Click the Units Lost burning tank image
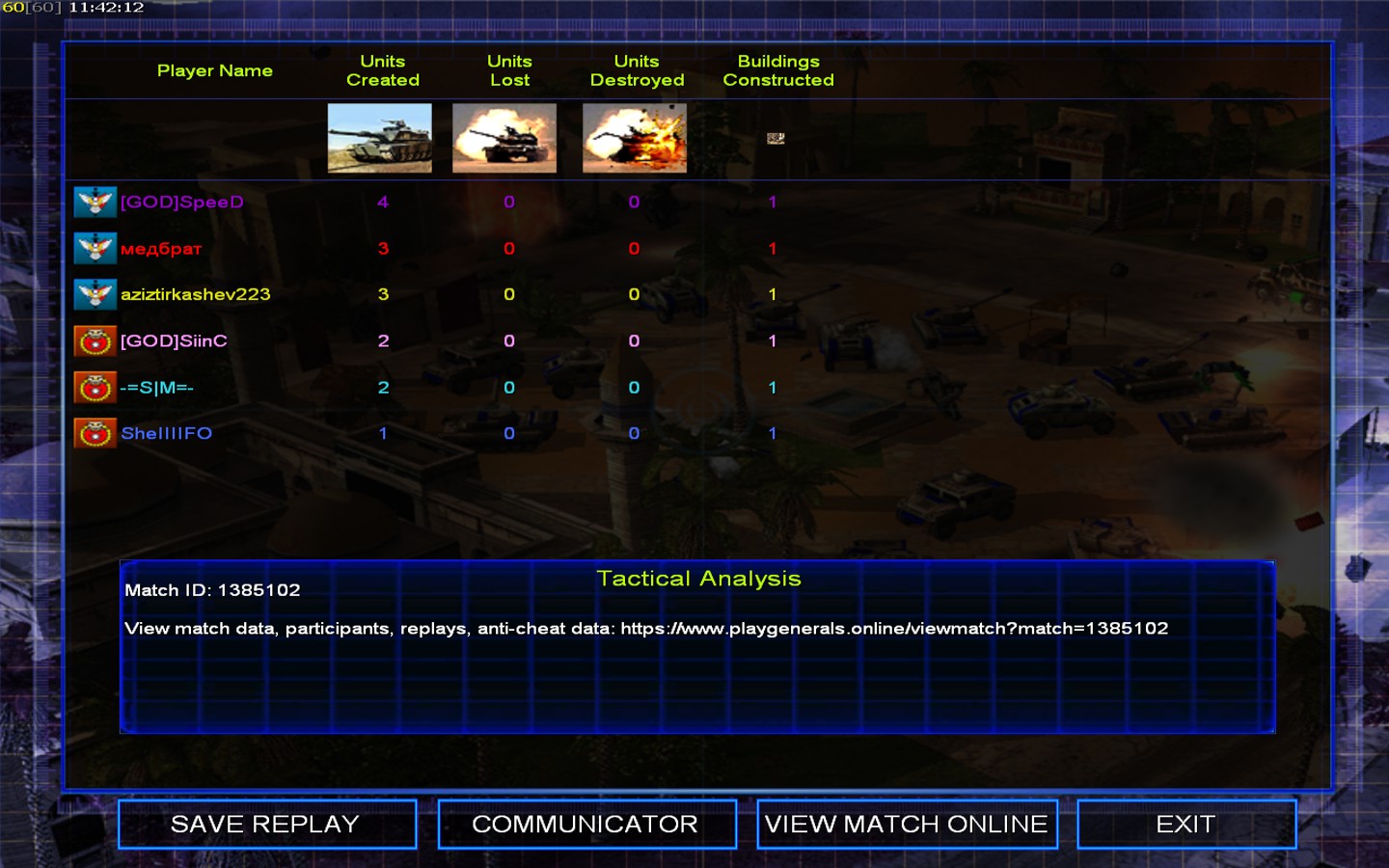 pyautogui.click(x=504, y=138)
